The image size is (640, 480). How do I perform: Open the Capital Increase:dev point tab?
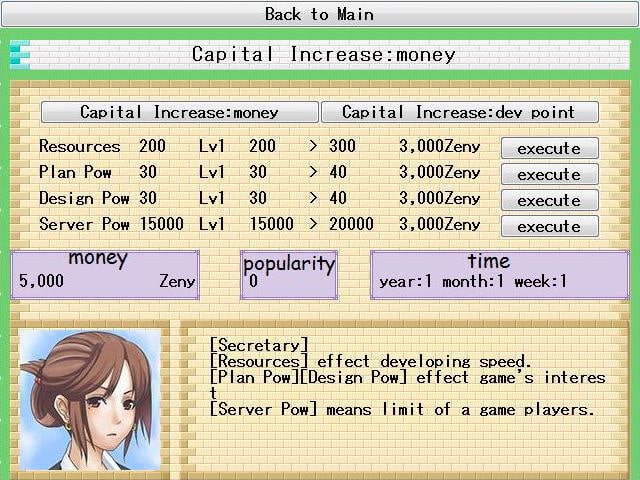(459, 112)
